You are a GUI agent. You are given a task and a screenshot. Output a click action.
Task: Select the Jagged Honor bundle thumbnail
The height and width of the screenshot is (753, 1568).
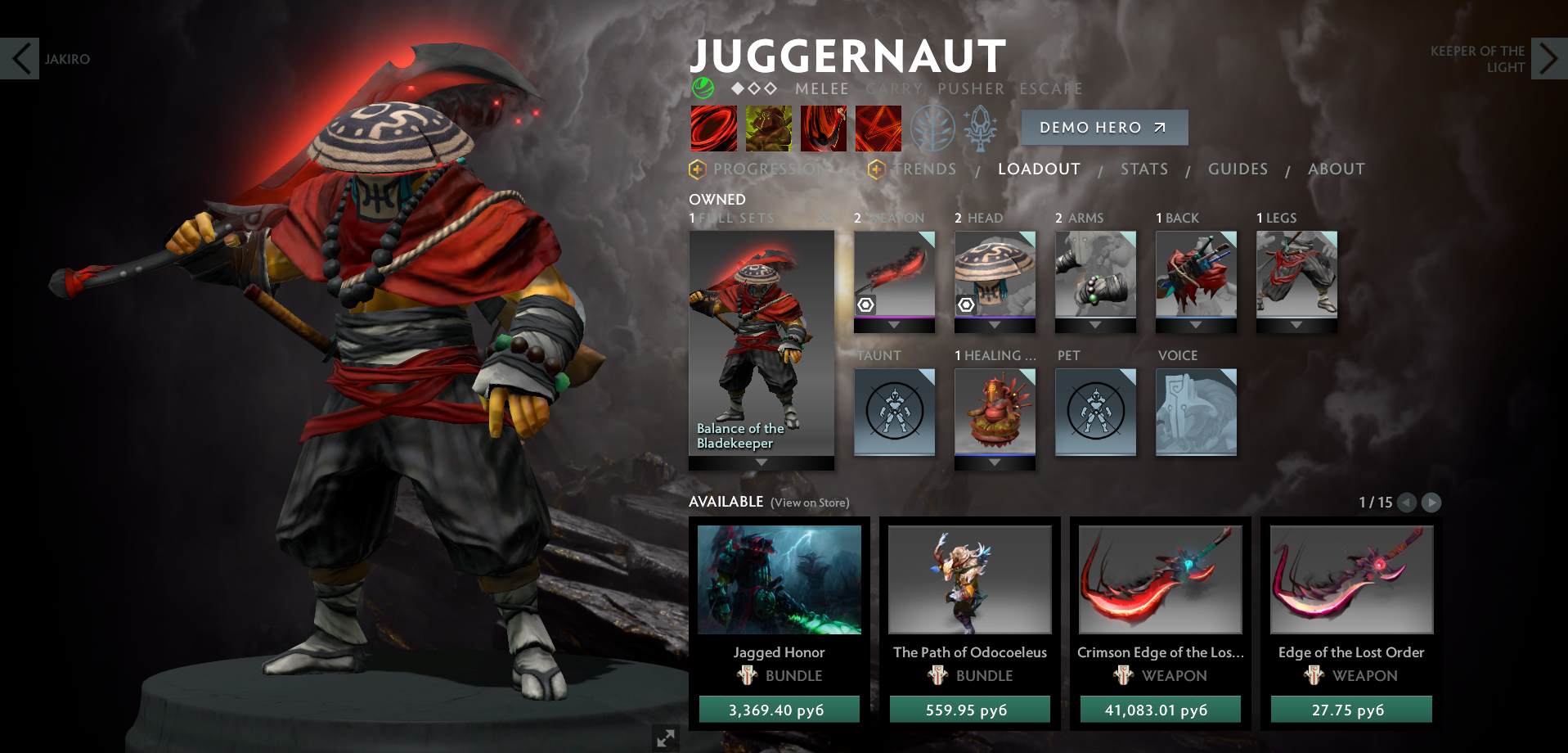778,579
